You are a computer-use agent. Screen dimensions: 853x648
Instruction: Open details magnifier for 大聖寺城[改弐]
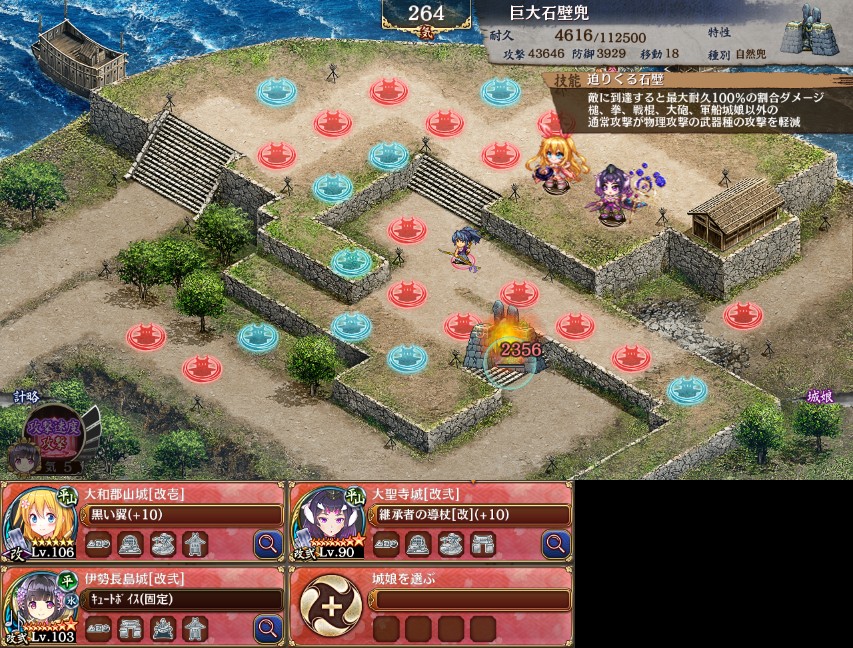[x=556, y=544]
